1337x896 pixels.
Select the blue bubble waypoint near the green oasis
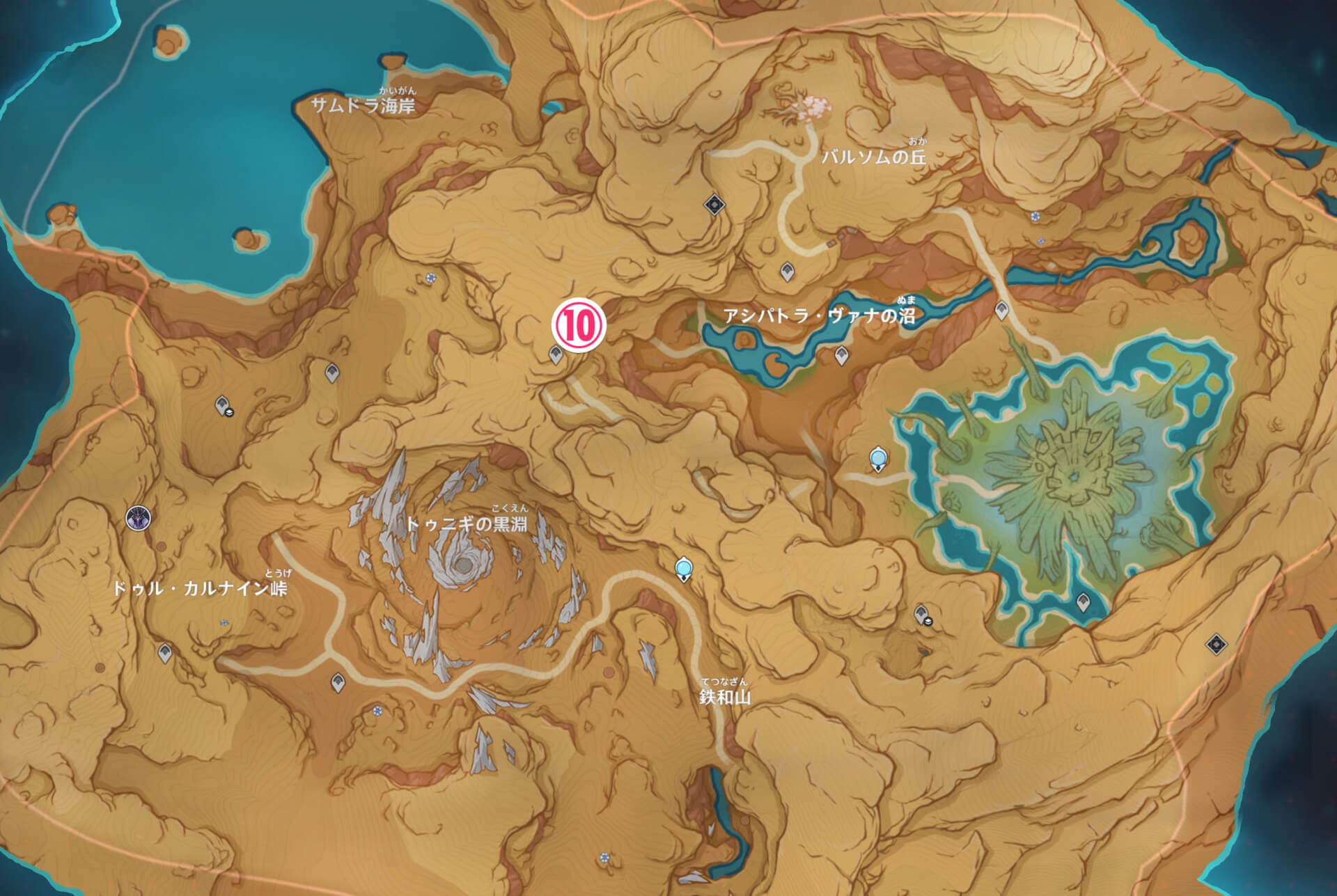coord(879,457)
